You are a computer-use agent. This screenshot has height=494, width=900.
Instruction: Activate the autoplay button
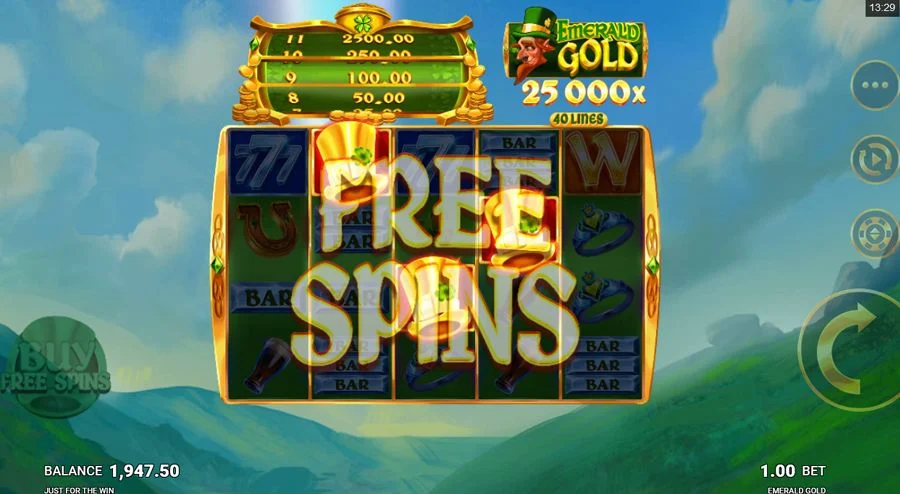point(875,159)
